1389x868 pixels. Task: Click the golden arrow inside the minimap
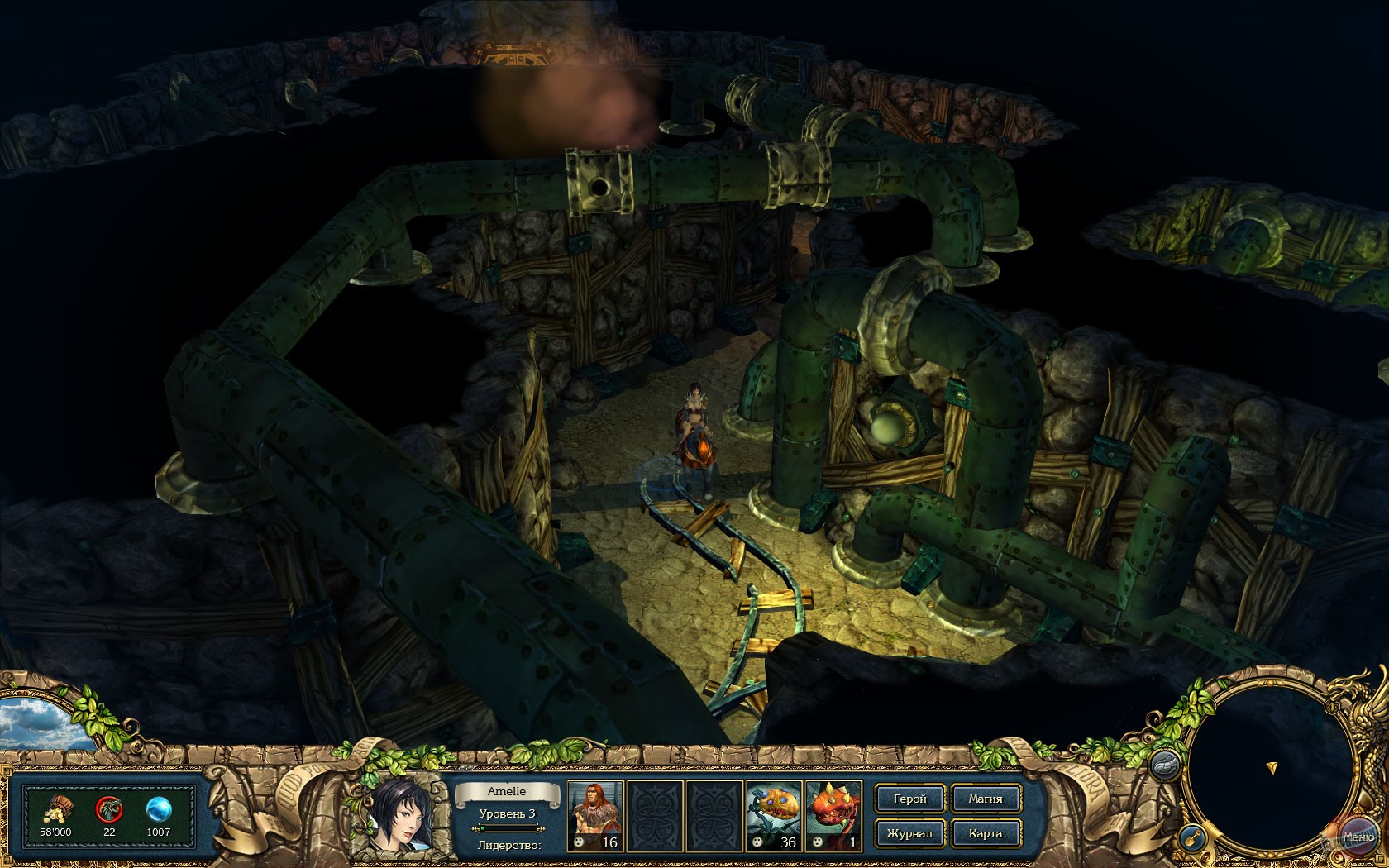[x=1272, y=767]
